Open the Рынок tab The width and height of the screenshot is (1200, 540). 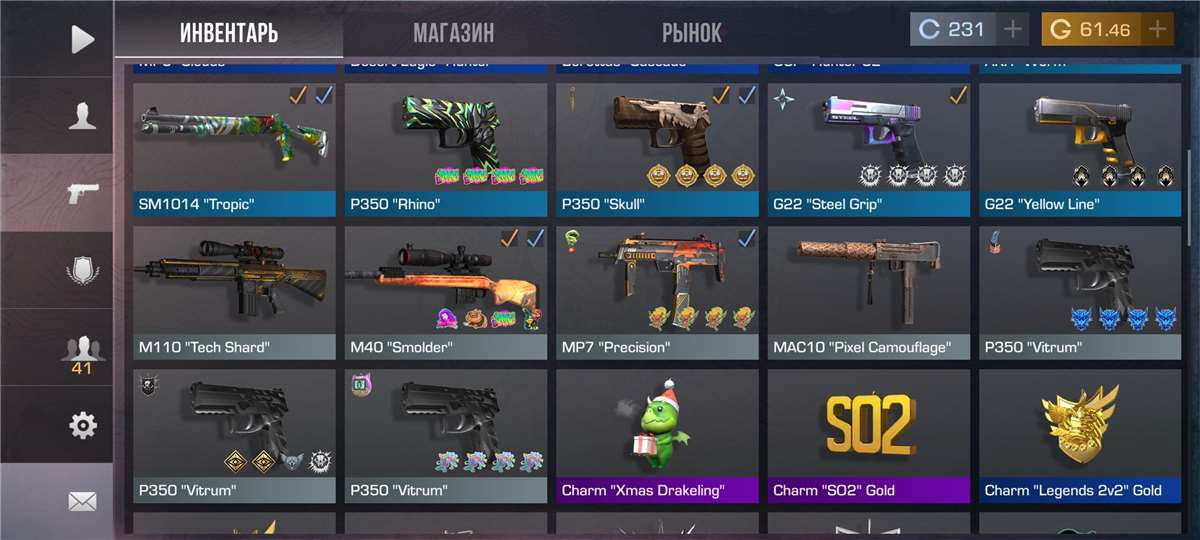(x=691, y=33)
